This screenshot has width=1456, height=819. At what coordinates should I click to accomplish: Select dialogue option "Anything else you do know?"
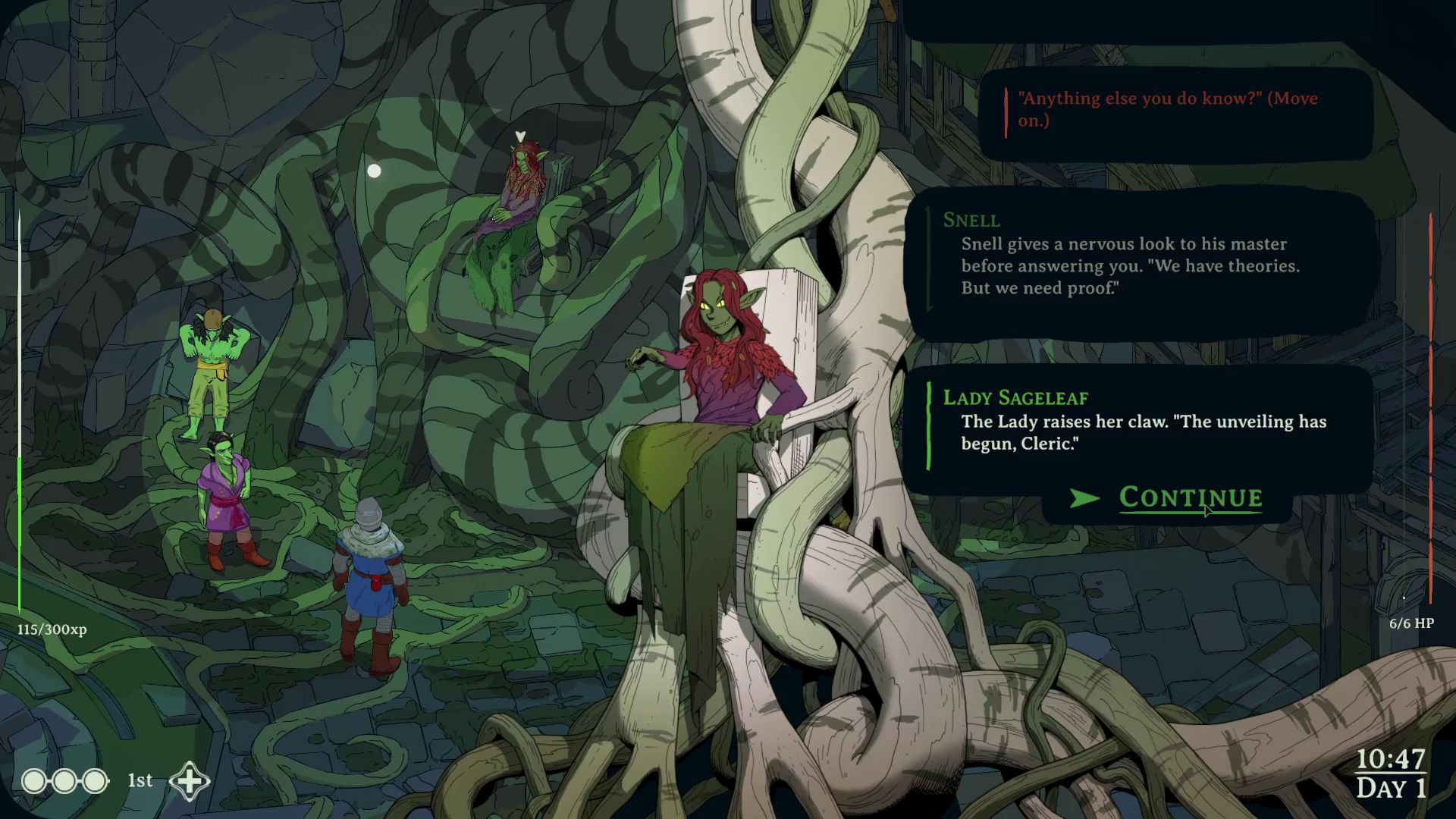(1168, 108)
